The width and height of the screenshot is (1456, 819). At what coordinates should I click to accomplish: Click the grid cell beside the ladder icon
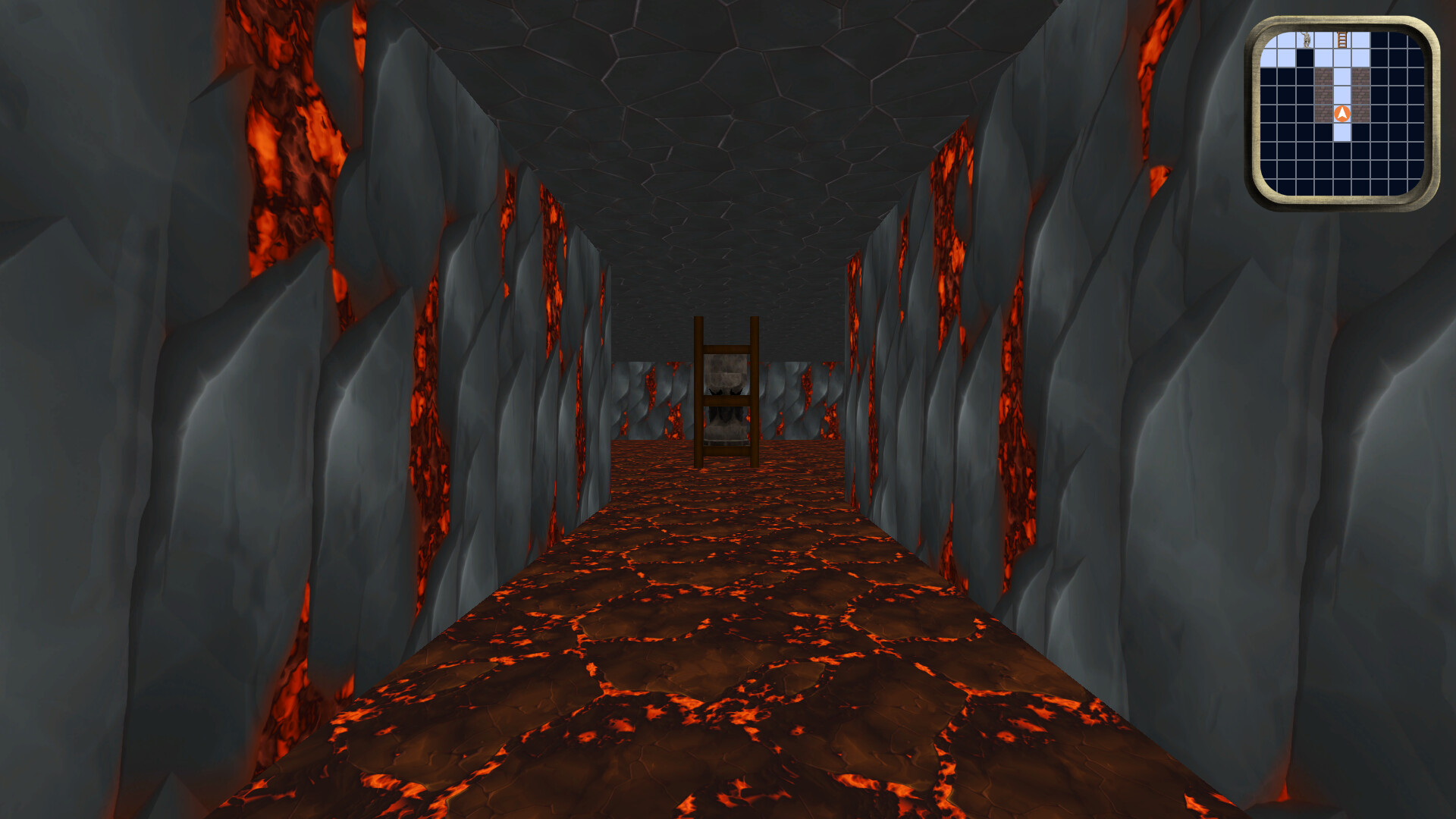(x=1360, y=39)
